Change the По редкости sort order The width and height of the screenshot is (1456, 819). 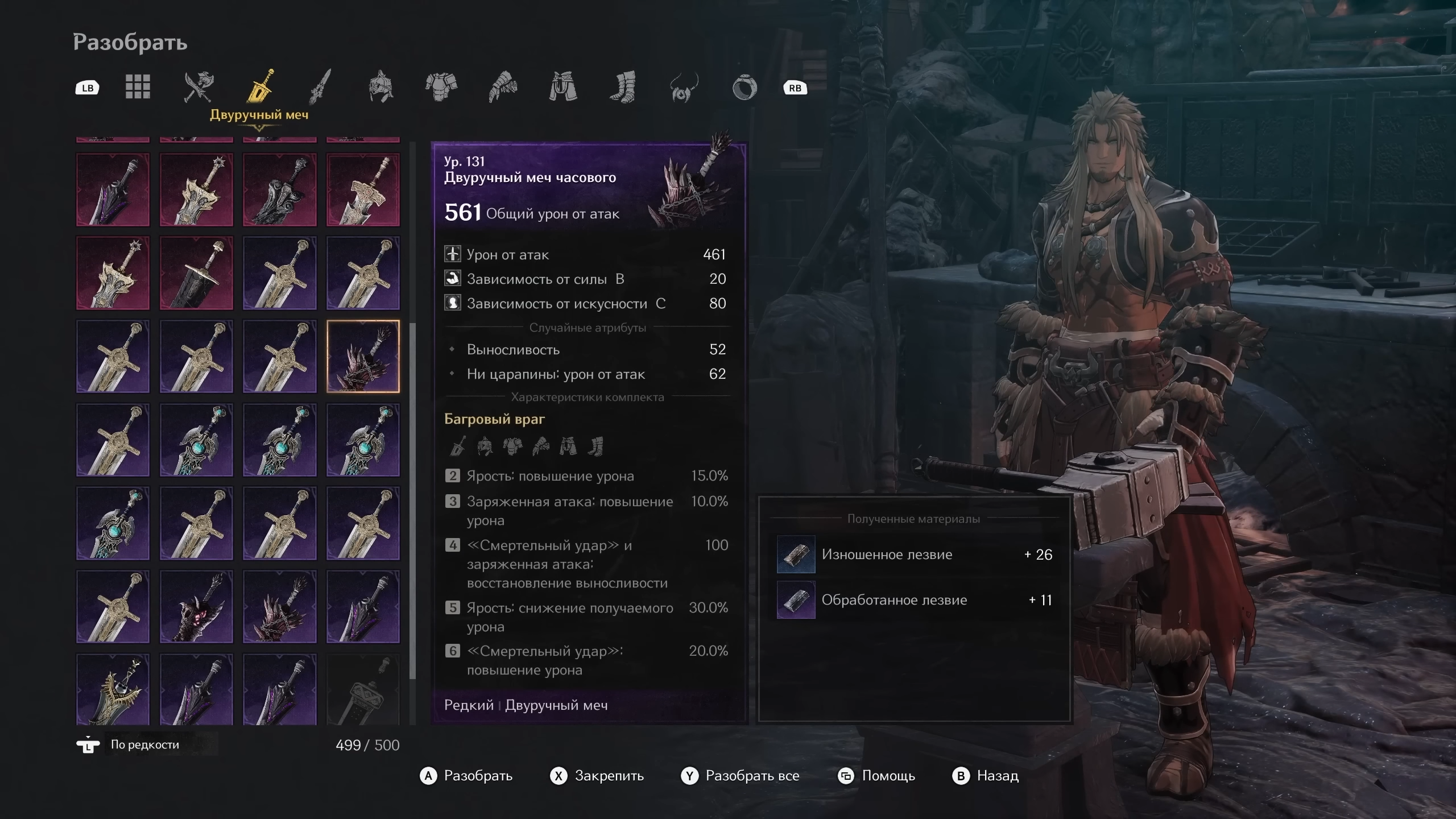coord(144,744)
